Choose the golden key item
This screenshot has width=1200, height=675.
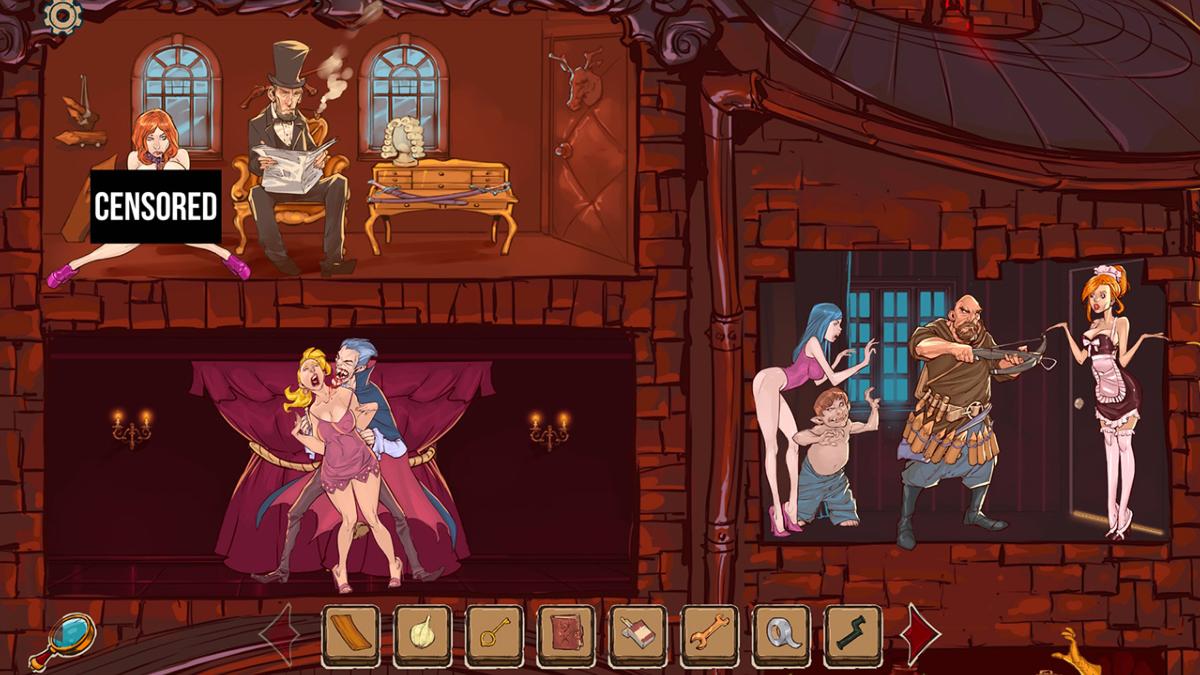tap(494, 635)
